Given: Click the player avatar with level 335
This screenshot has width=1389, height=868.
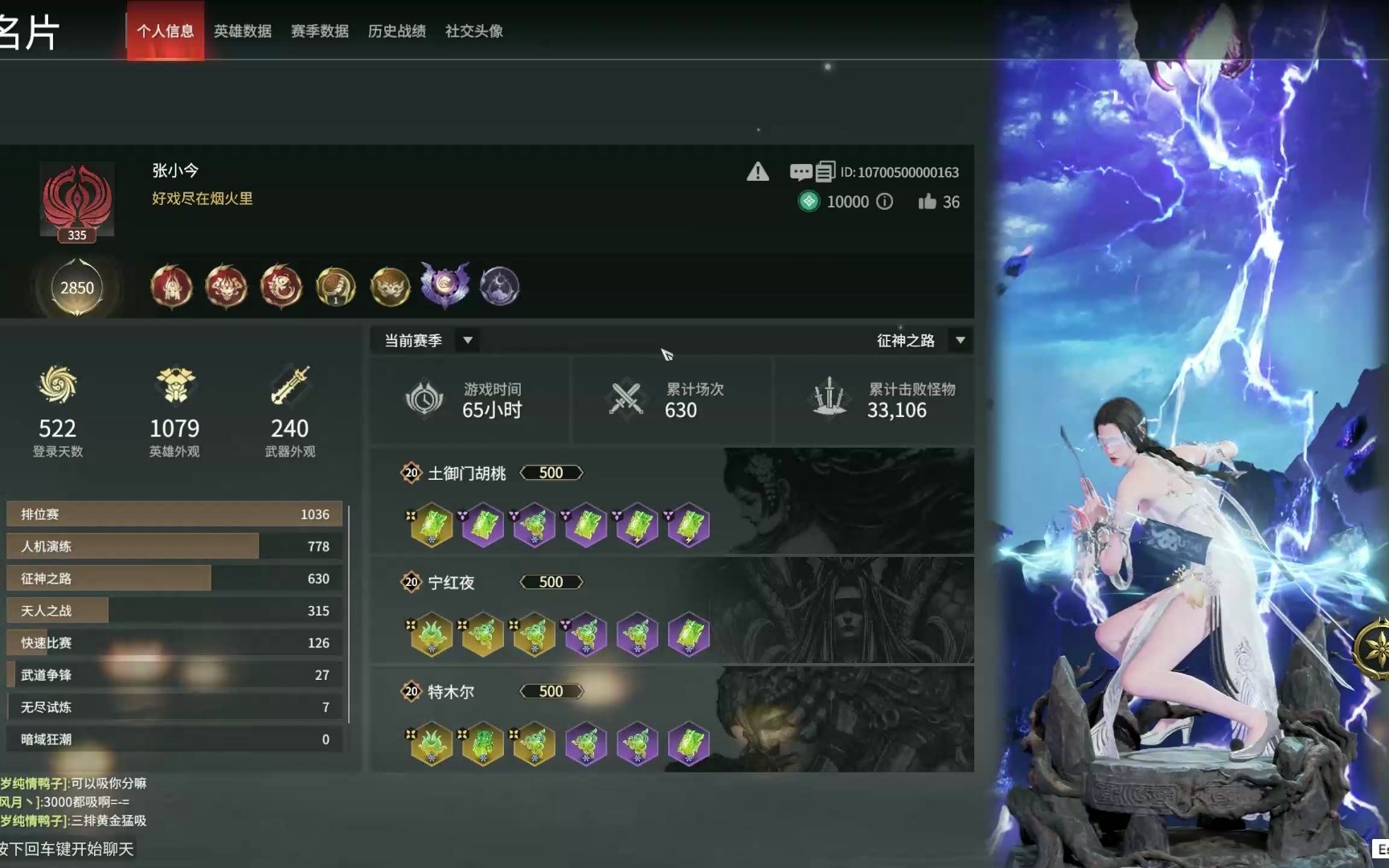Looking at the screenshot, I should (x=77, y=200).
